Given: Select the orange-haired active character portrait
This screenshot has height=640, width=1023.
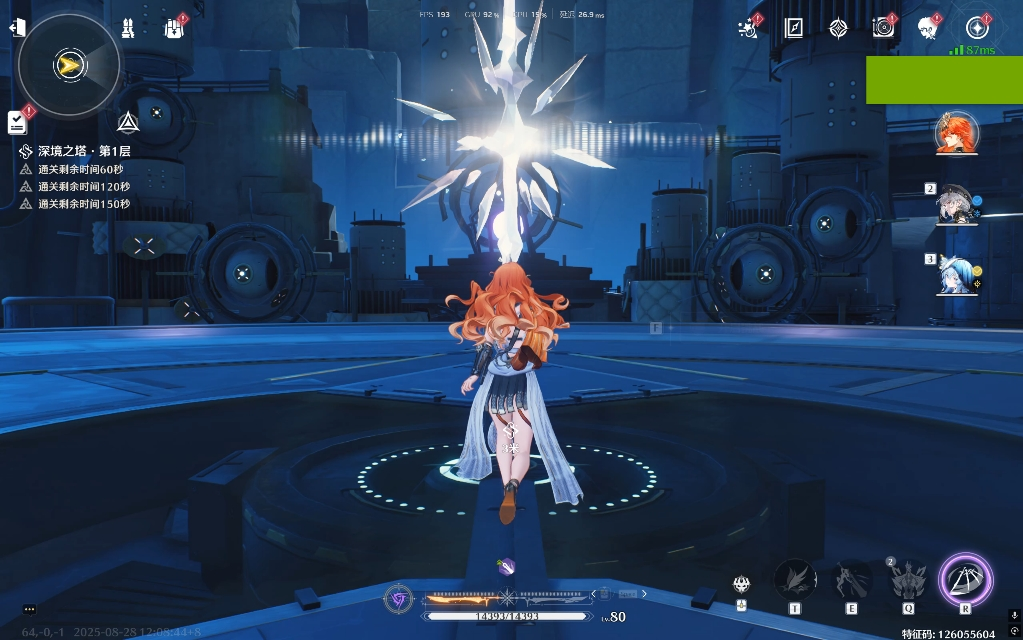Looking at the screenshot, I should point(957,134).
